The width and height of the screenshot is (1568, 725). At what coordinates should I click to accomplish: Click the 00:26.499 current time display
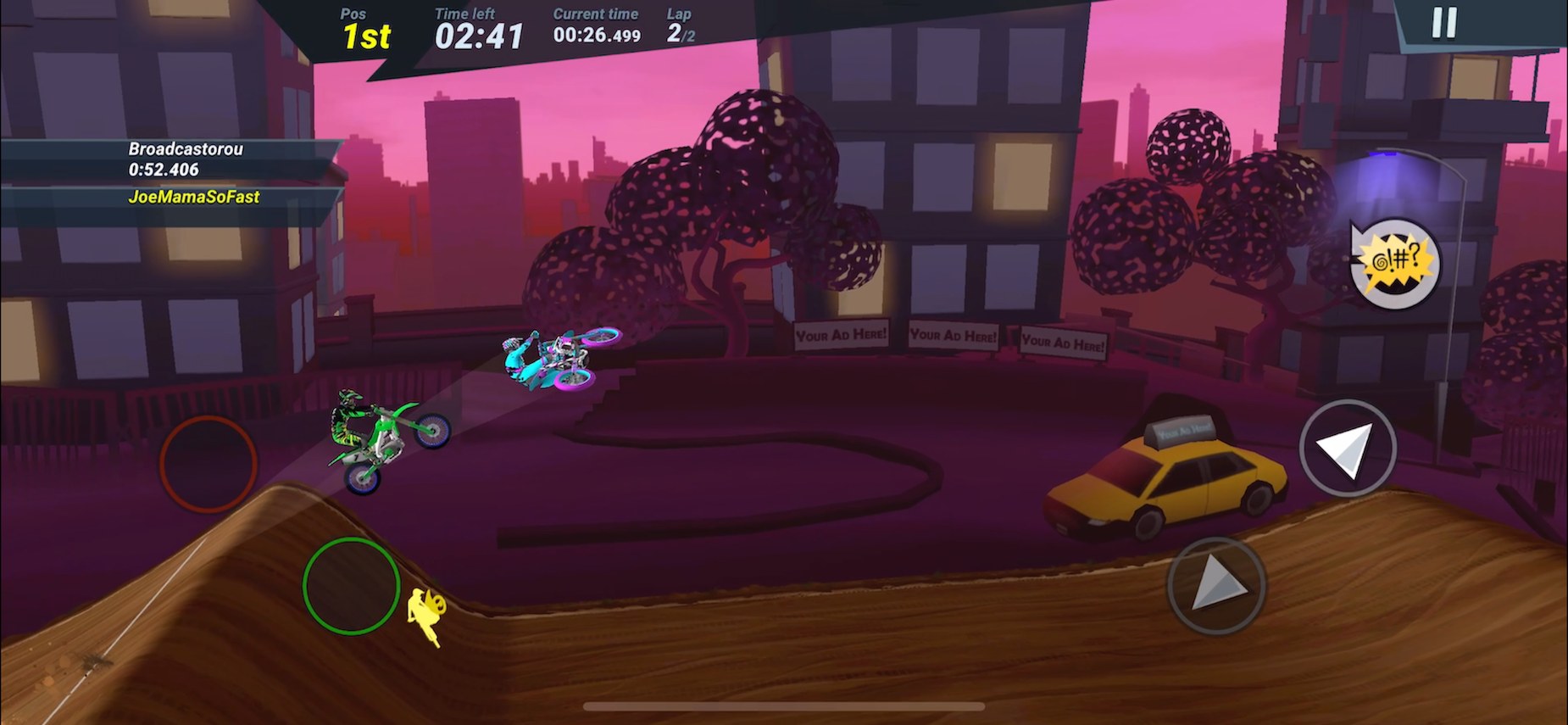tap(595, 36)
